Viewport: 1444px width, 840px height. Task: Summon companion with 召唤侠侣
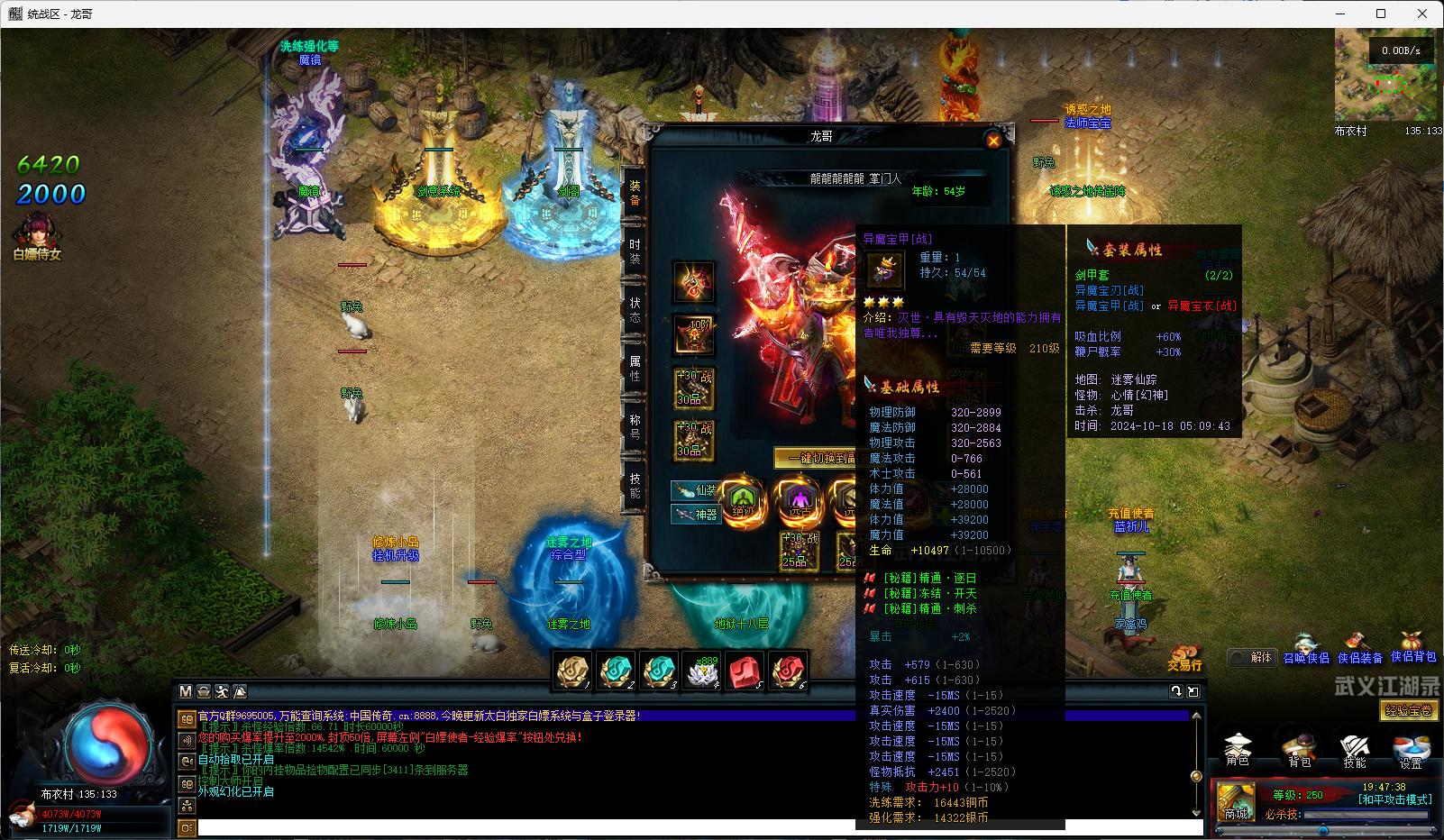point(1306,657)
